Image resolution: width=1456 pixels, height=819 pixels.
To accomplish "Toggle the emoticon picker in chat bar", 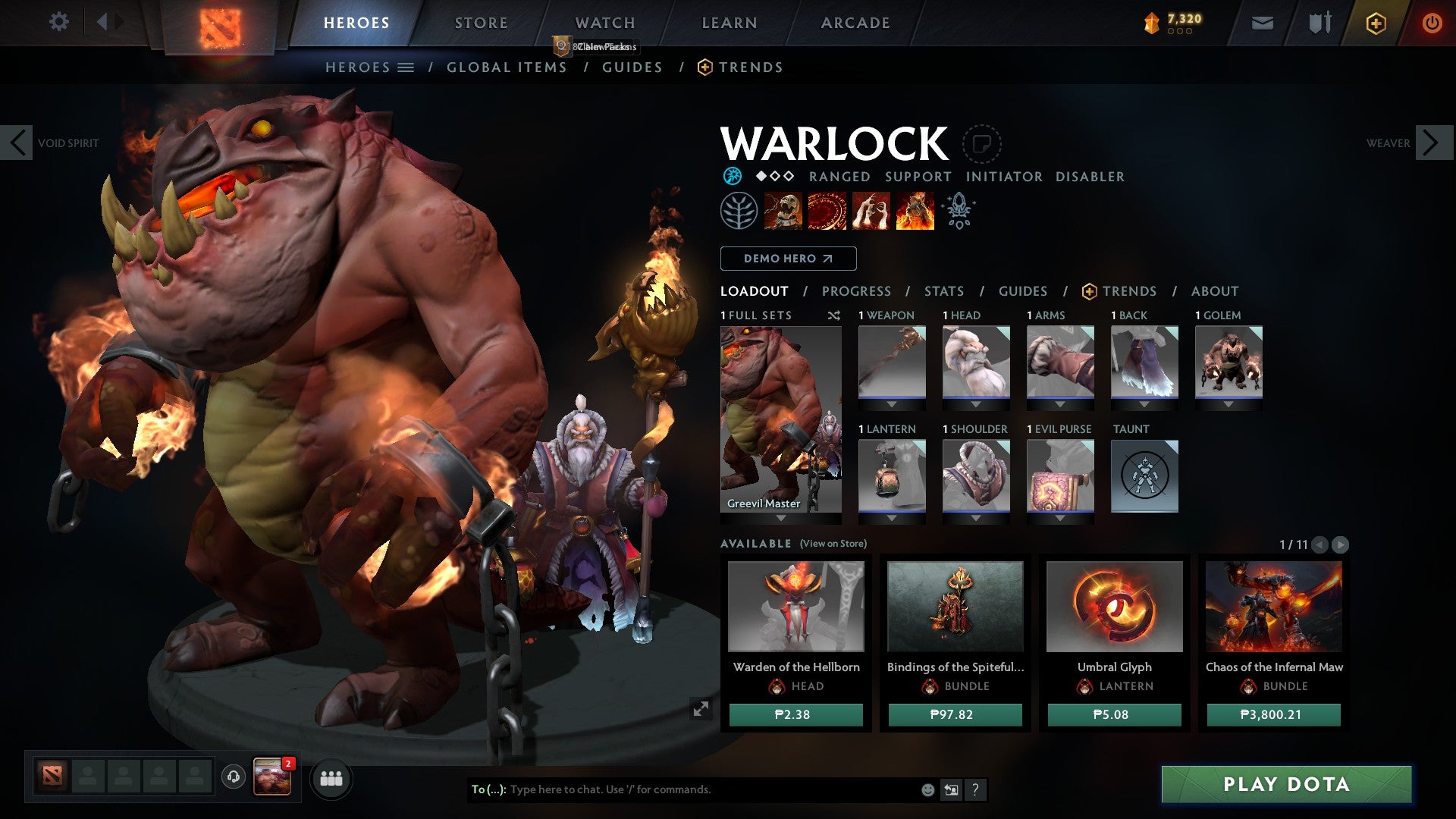I will 927,789.
